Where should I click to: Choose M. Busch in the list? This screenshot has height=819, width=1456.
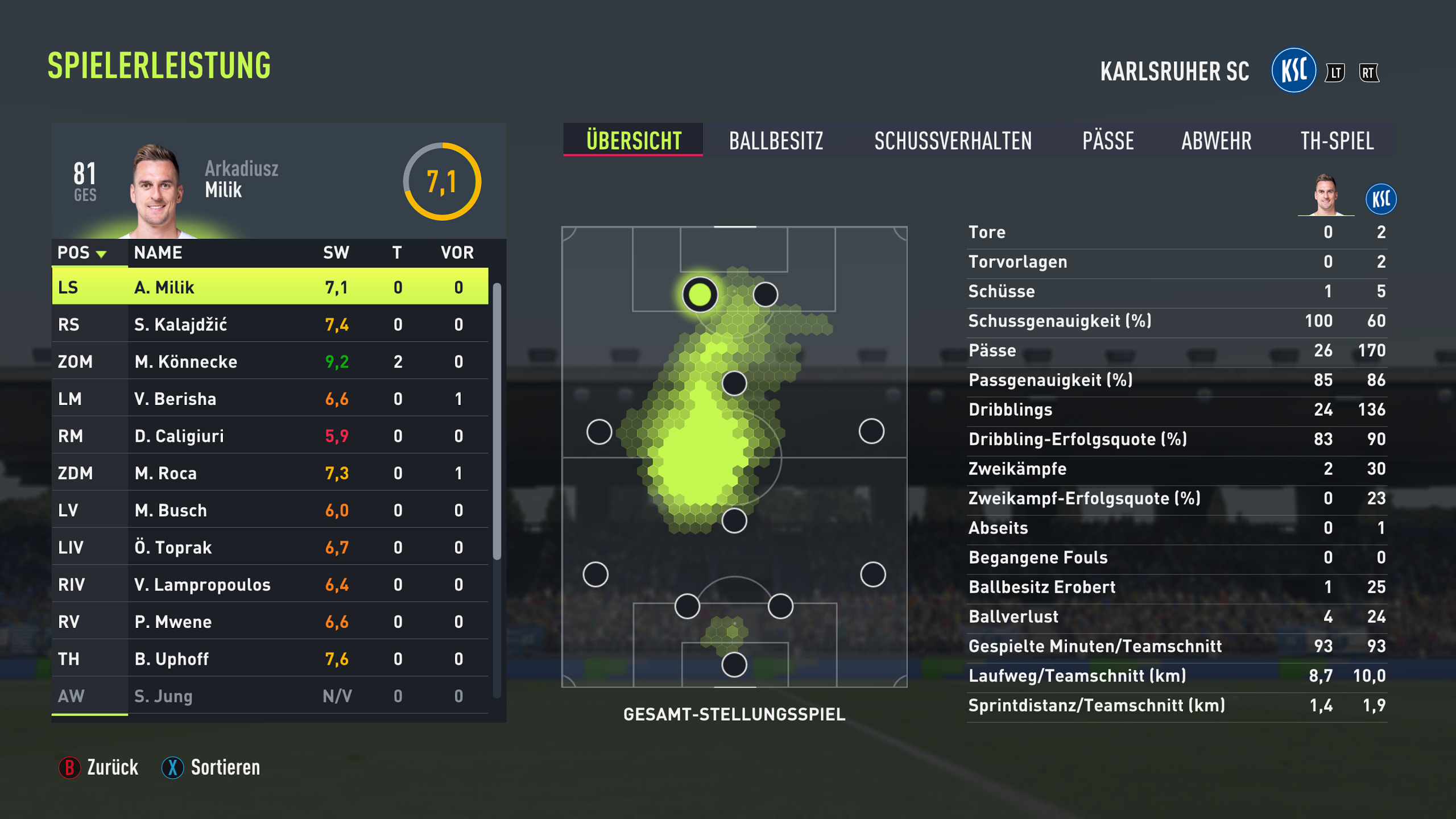coord(270,510)
